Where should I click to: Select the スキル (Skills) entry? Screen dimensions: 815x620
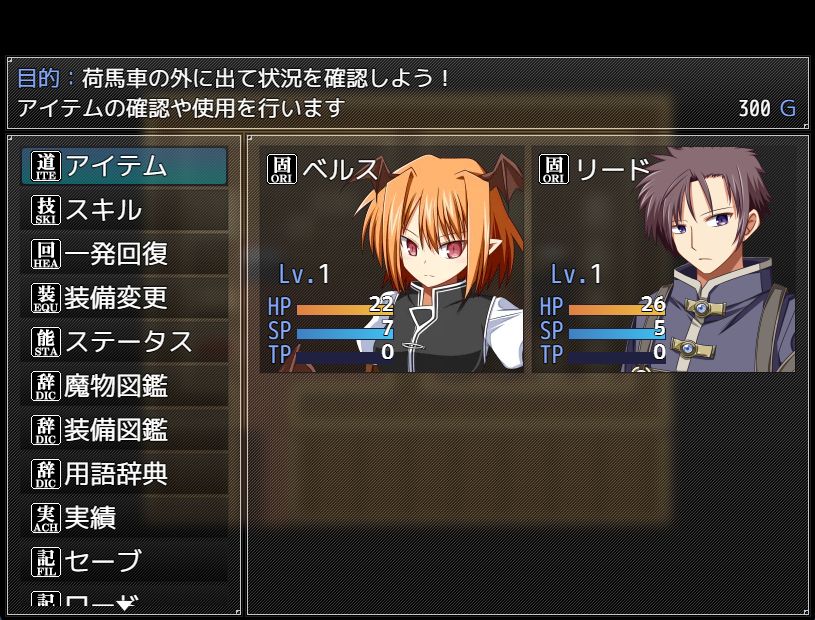124,210
